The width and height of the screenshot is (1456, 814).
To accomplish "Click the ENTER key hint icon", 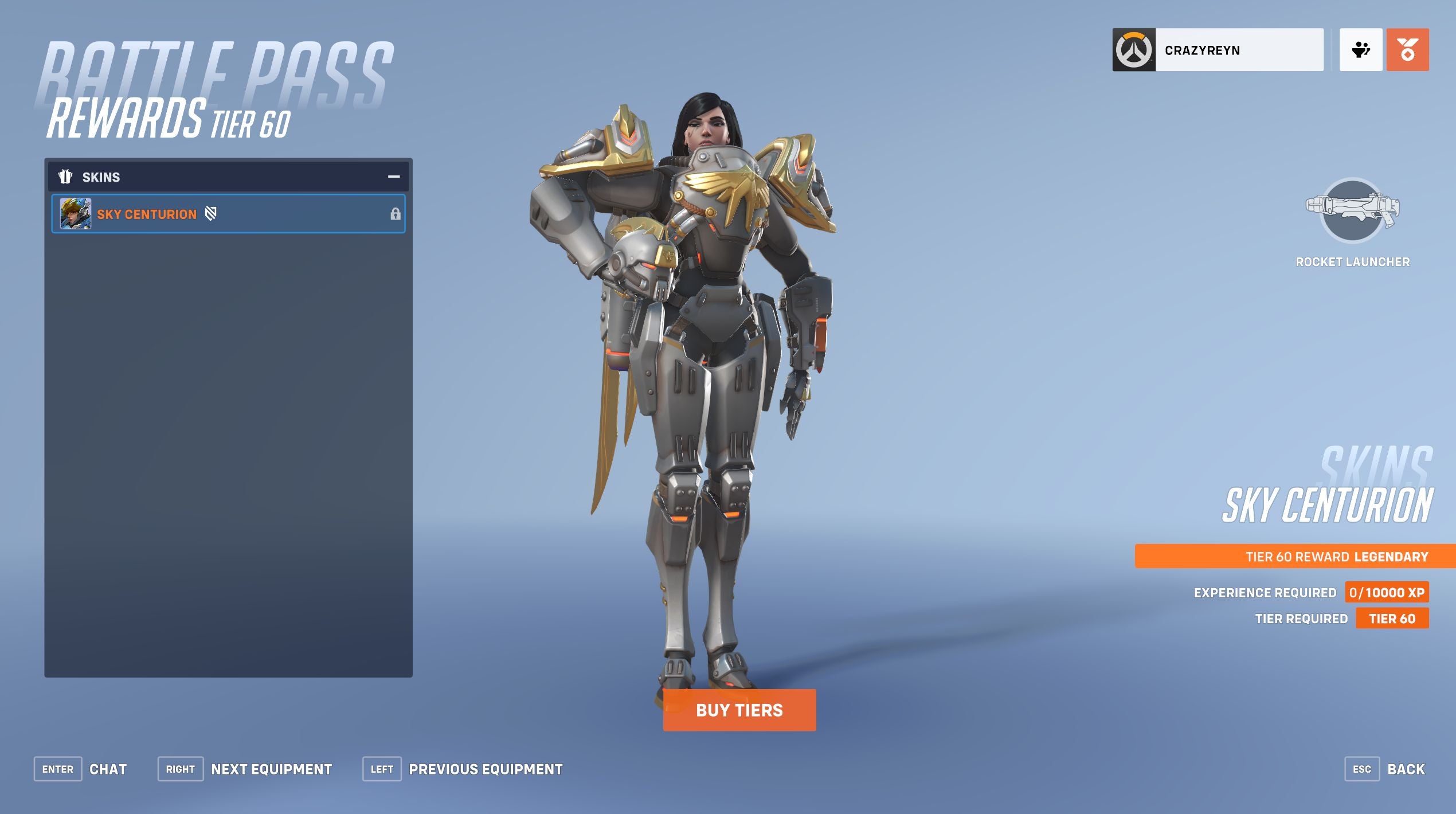I will coord(57,769).
